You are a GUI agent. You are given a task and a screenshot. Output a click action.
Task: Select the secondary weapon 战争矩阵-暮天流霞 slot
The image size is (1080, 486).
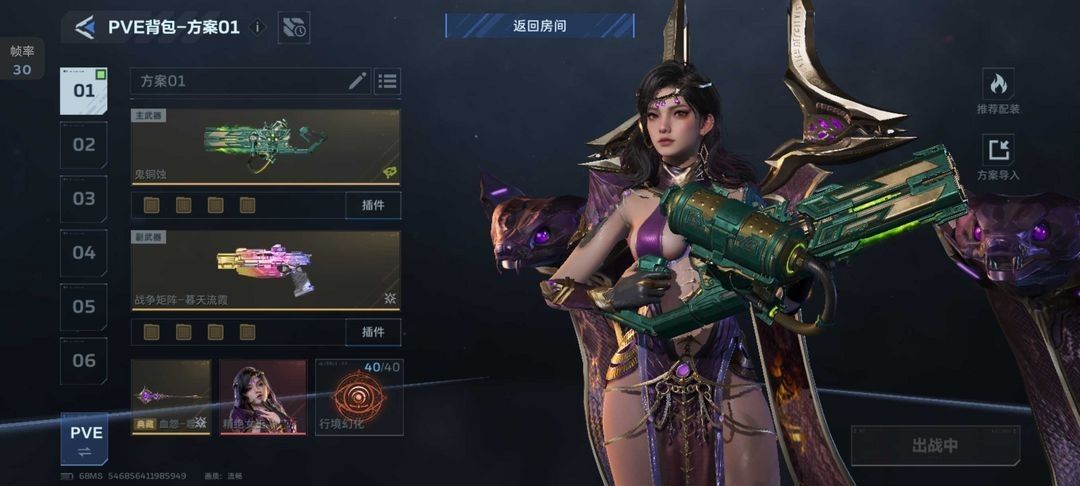[266, 270]
